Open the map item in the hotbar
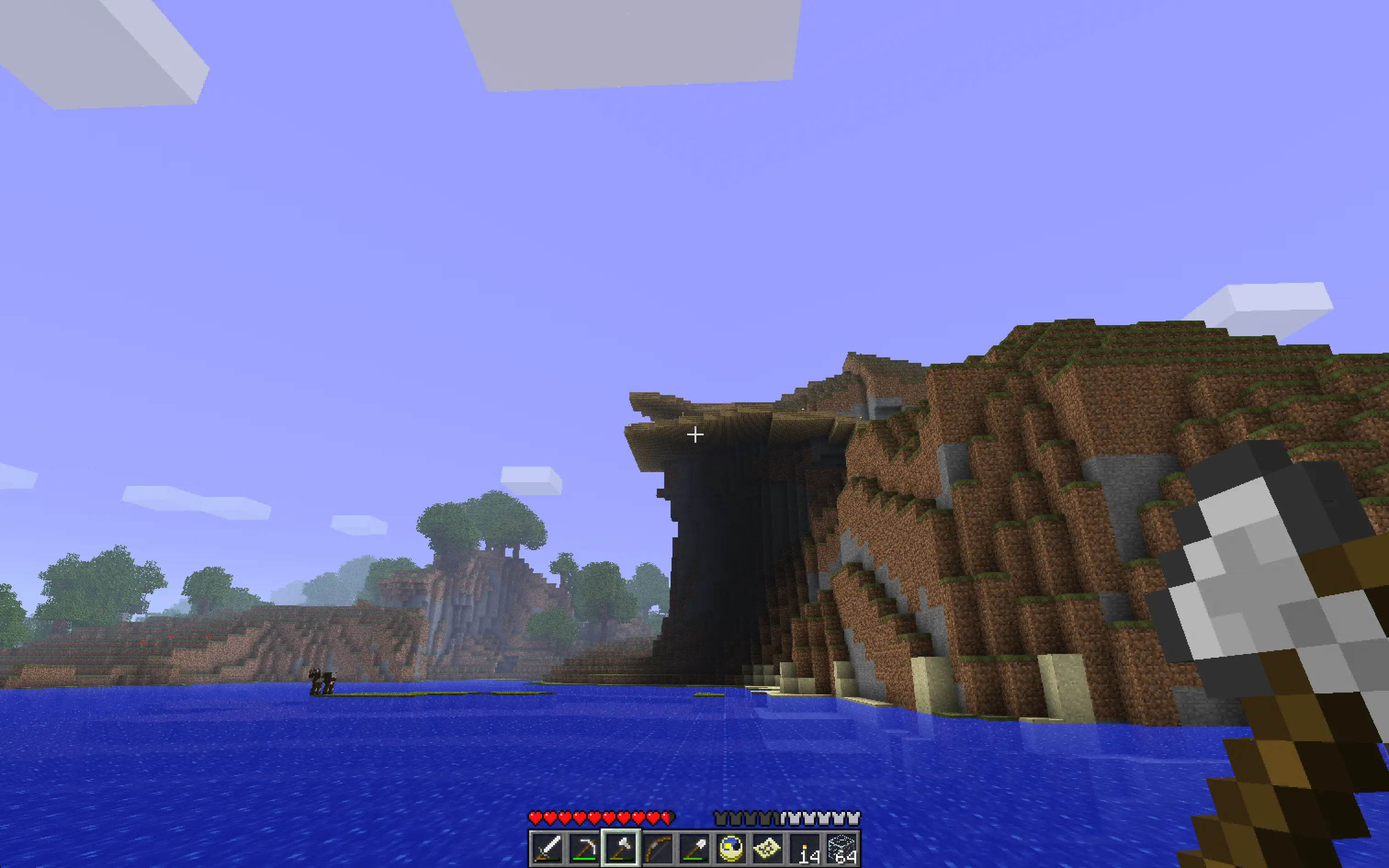 pos(768,850)
